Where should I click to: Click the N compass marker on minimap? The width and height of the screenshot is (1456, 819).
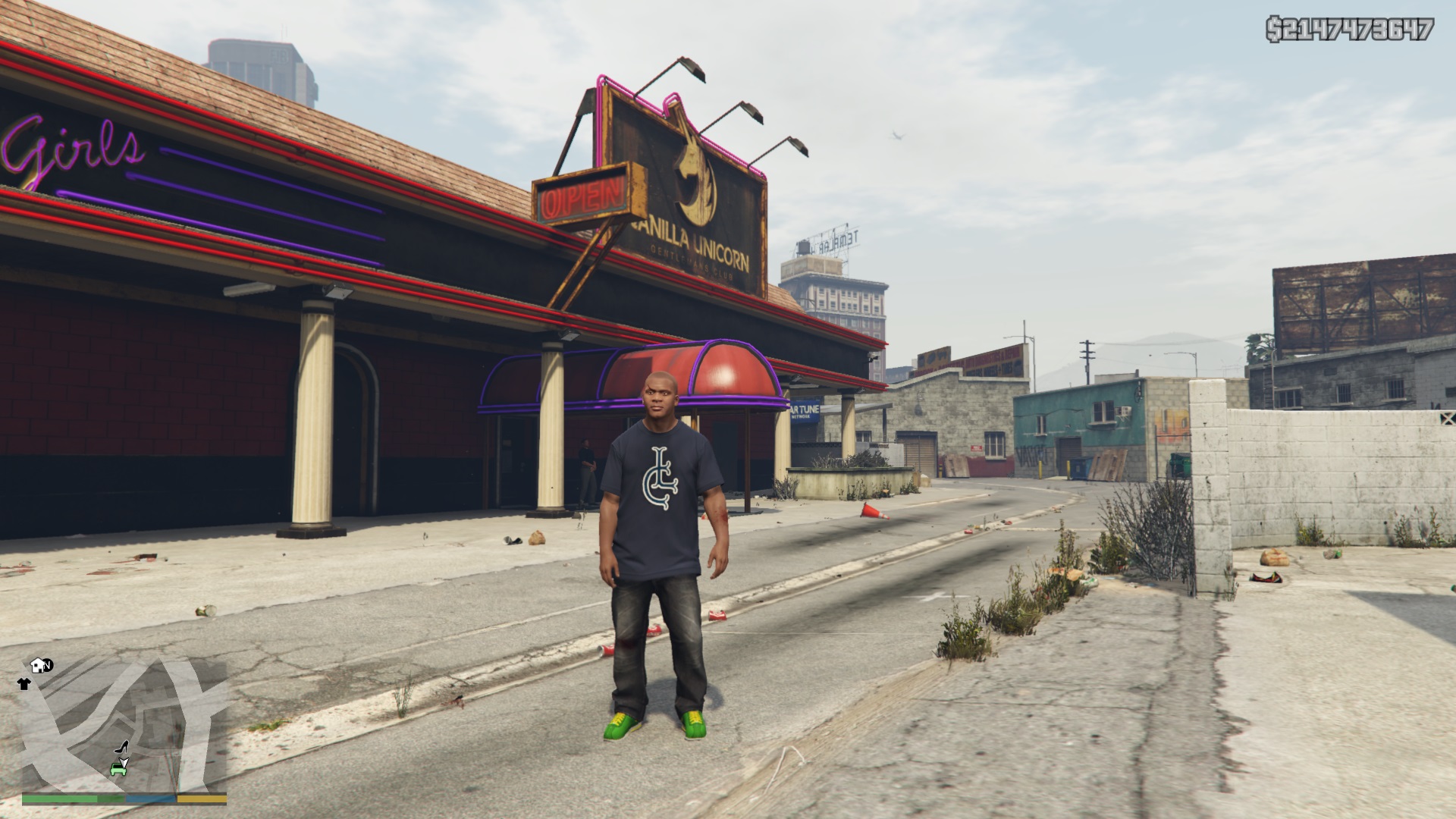click(x=48, y=665)
